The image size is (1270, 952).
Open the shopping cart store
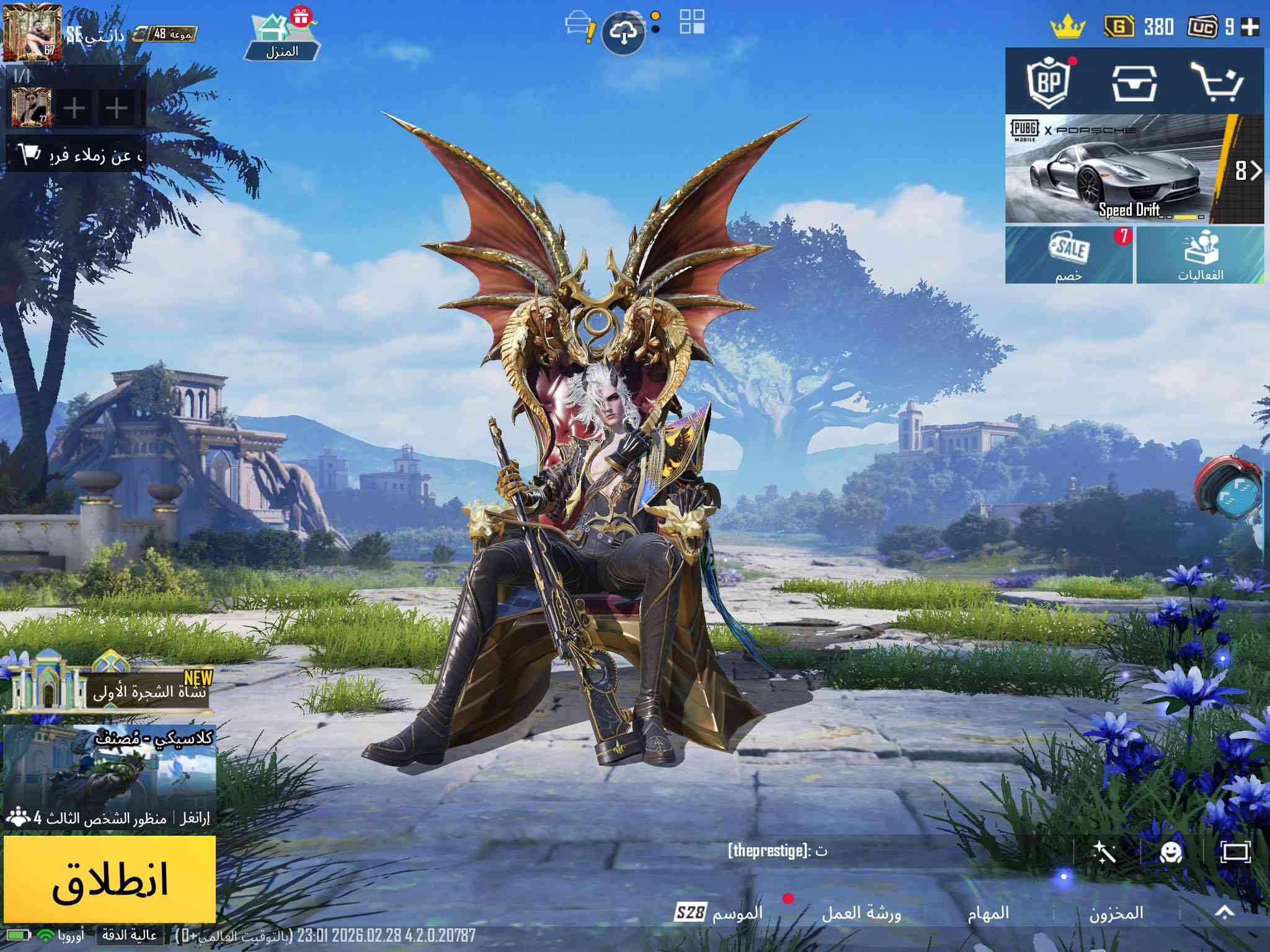pyautogui.click(x=1220, y=82)
